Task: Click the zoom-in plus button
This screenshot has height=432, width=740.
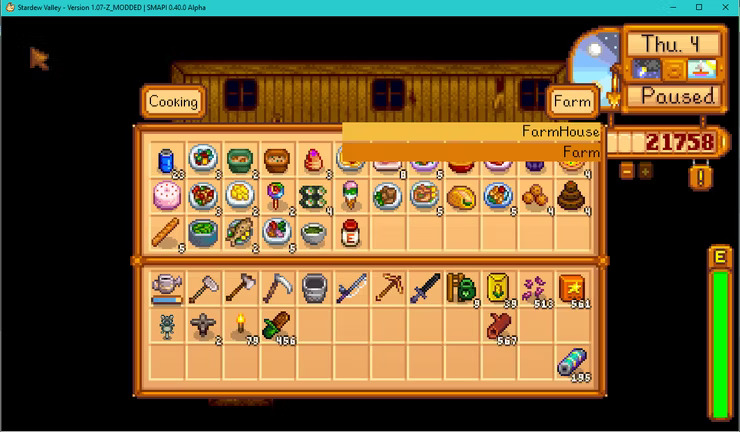Action: point(645,171)
